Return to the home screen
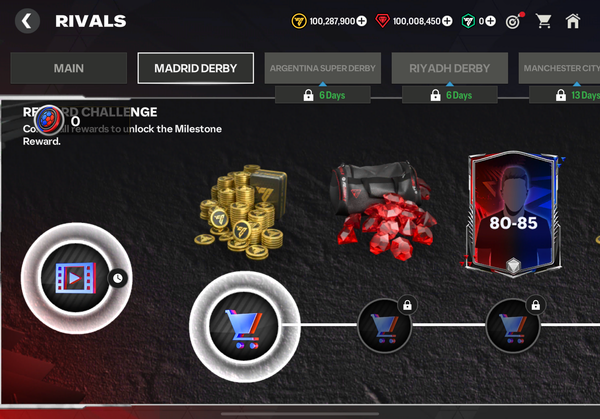600x419 pixels. pyautogui.click(x=573, y=20)
